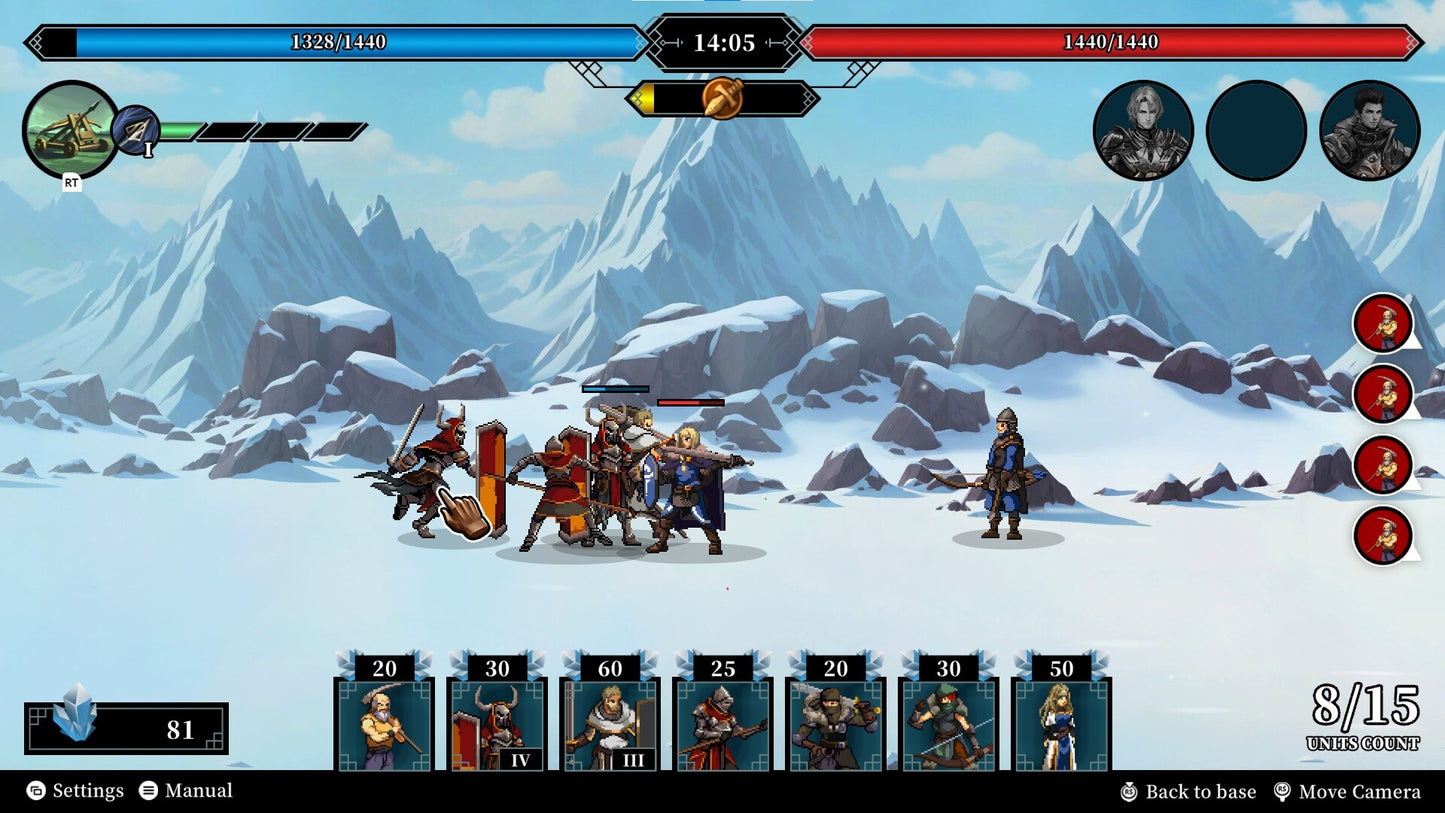Viewport: 1445px width, 813px height.
Task: Deploy the 20-cost pickaxe peasant unit
Action: (384, 725)
